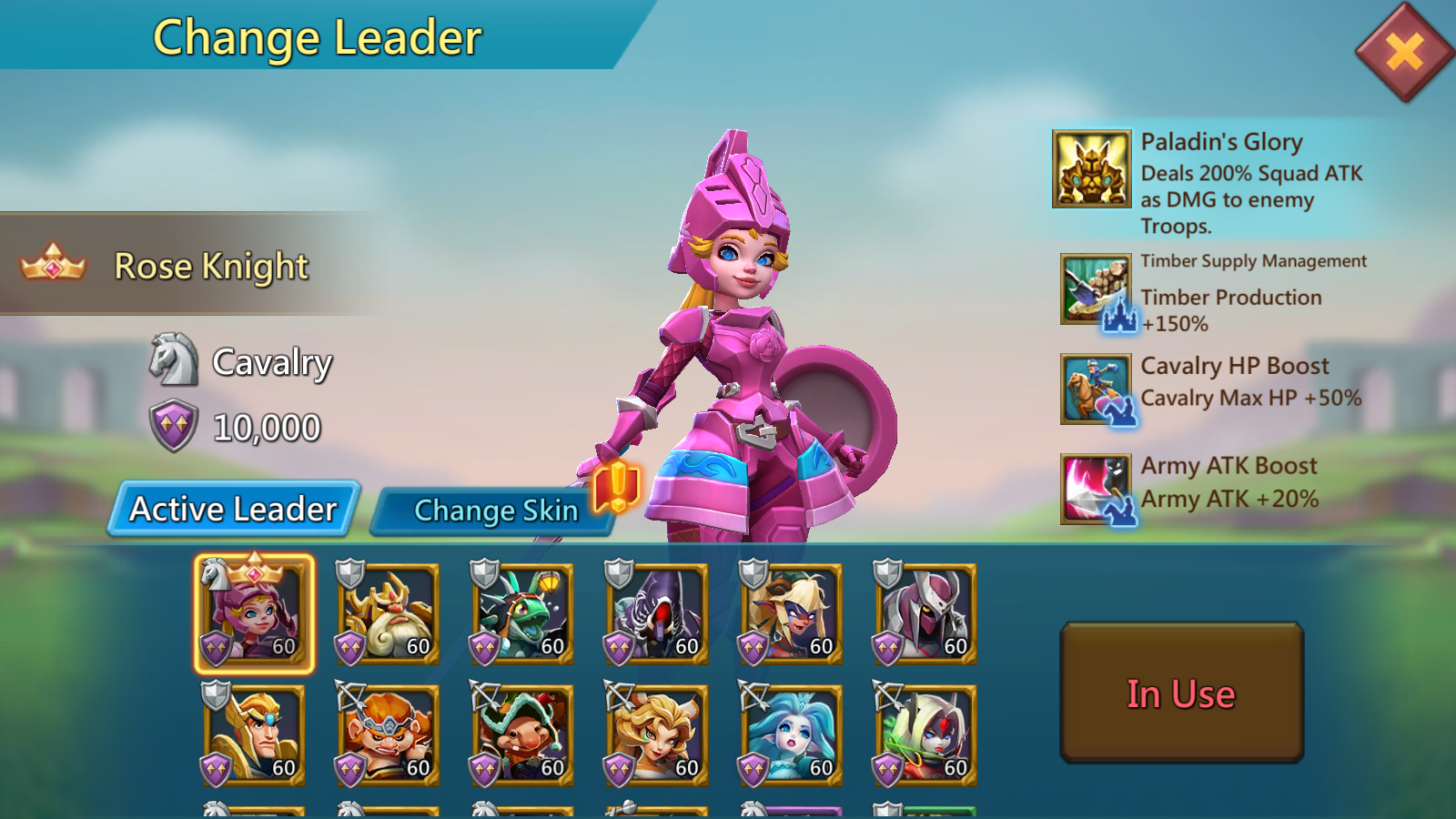Pick the blonde fox-eared girl hero
This screenshot has height=819, width=1456.
(658, 735)
